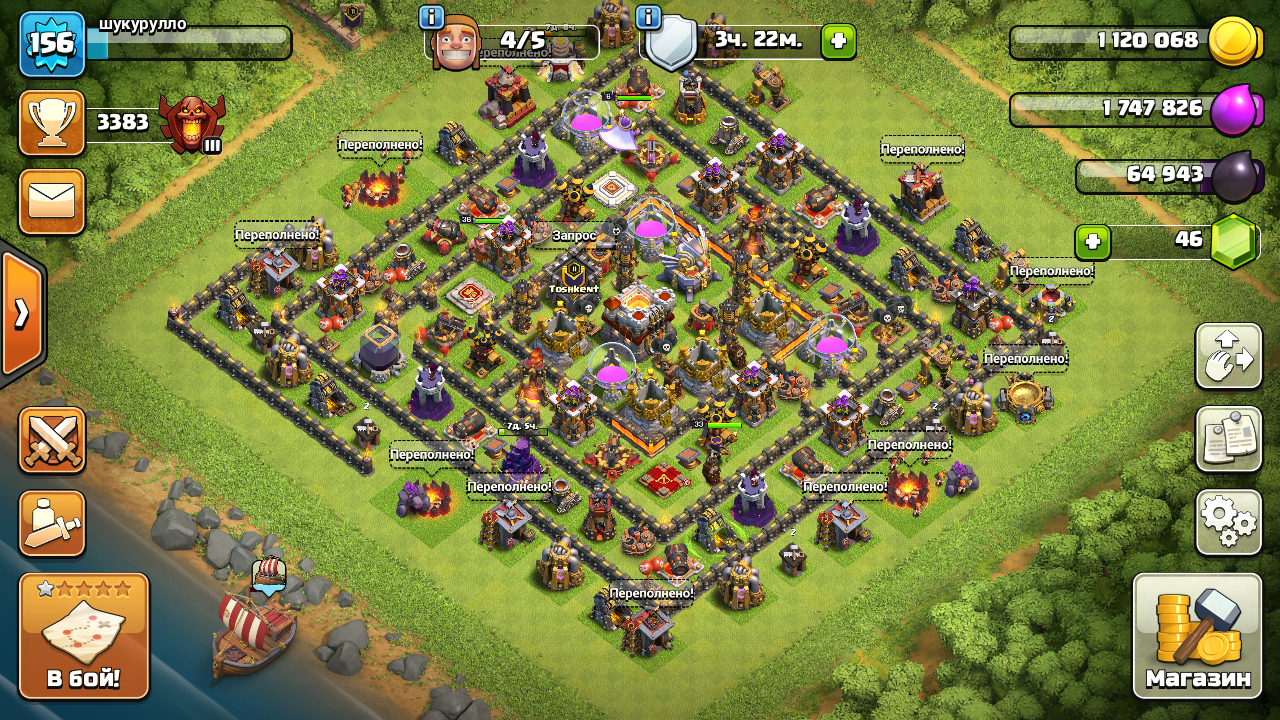
Task: Open the level 156 player profile badge
Action: point(52,43)
